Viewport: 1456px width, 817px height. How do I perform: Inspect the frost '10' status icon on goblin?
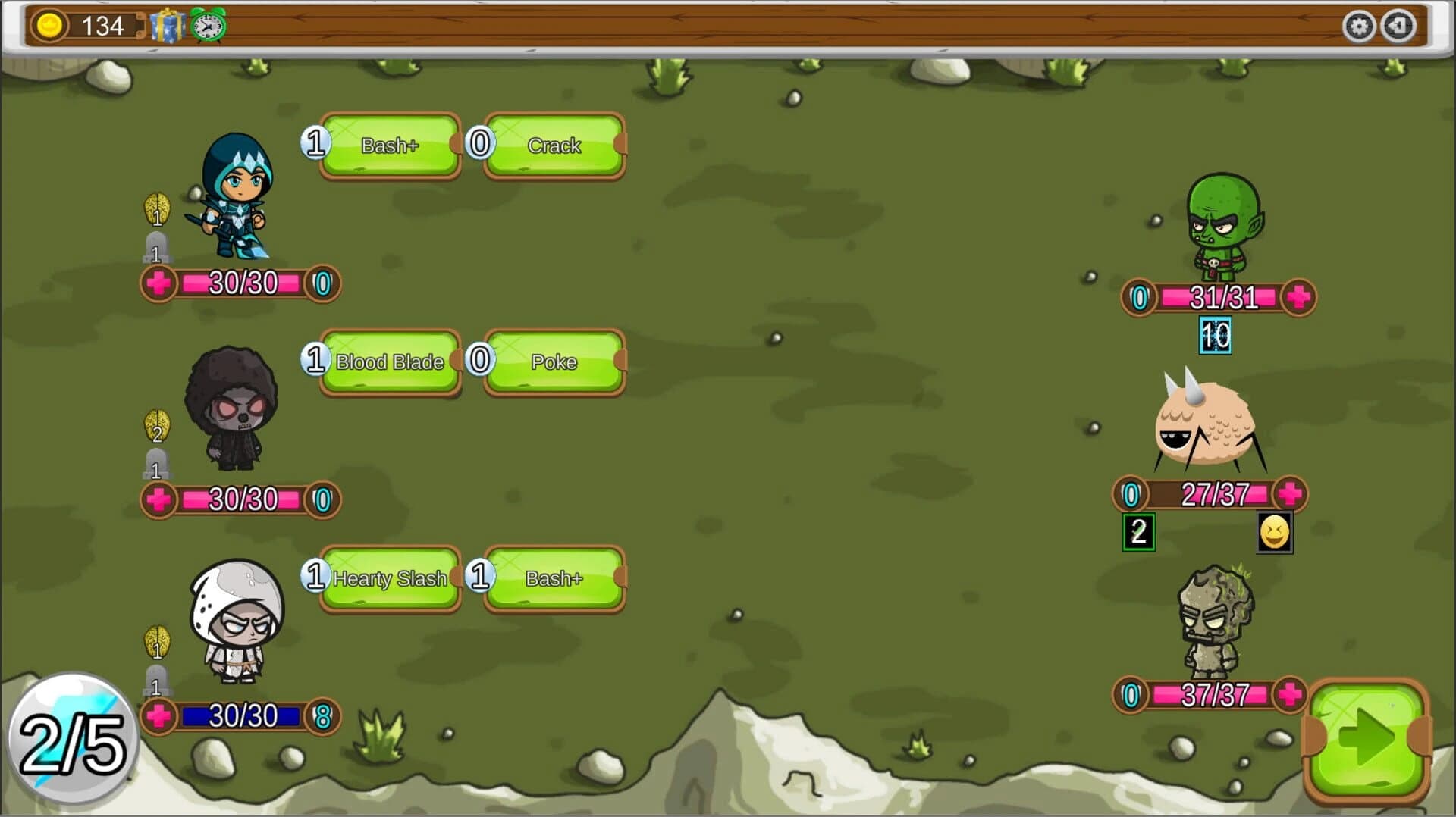pos(1215,335)
